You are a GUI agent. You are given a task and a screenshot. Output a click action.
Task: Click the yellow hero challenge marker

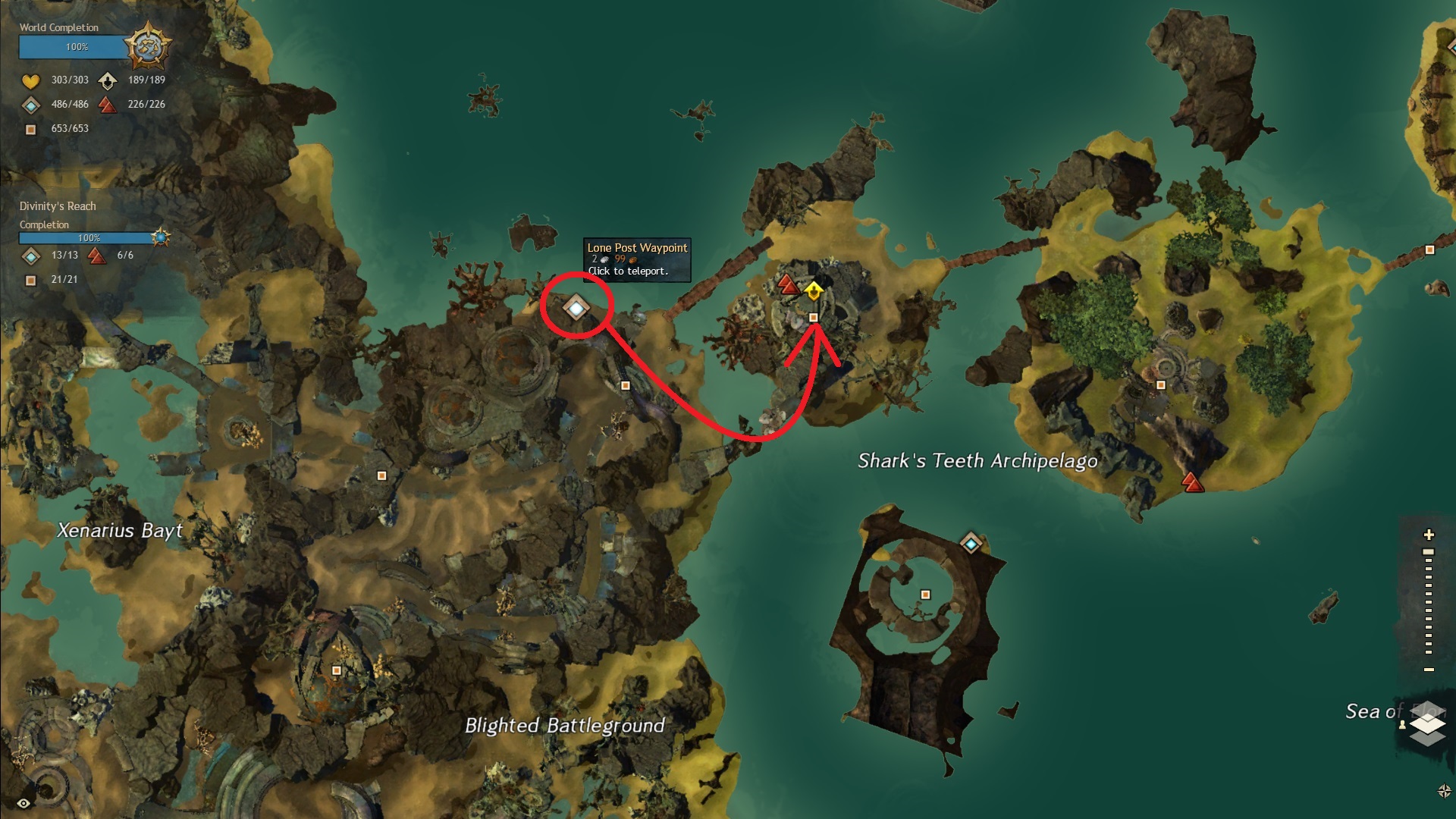coord(813,290)
